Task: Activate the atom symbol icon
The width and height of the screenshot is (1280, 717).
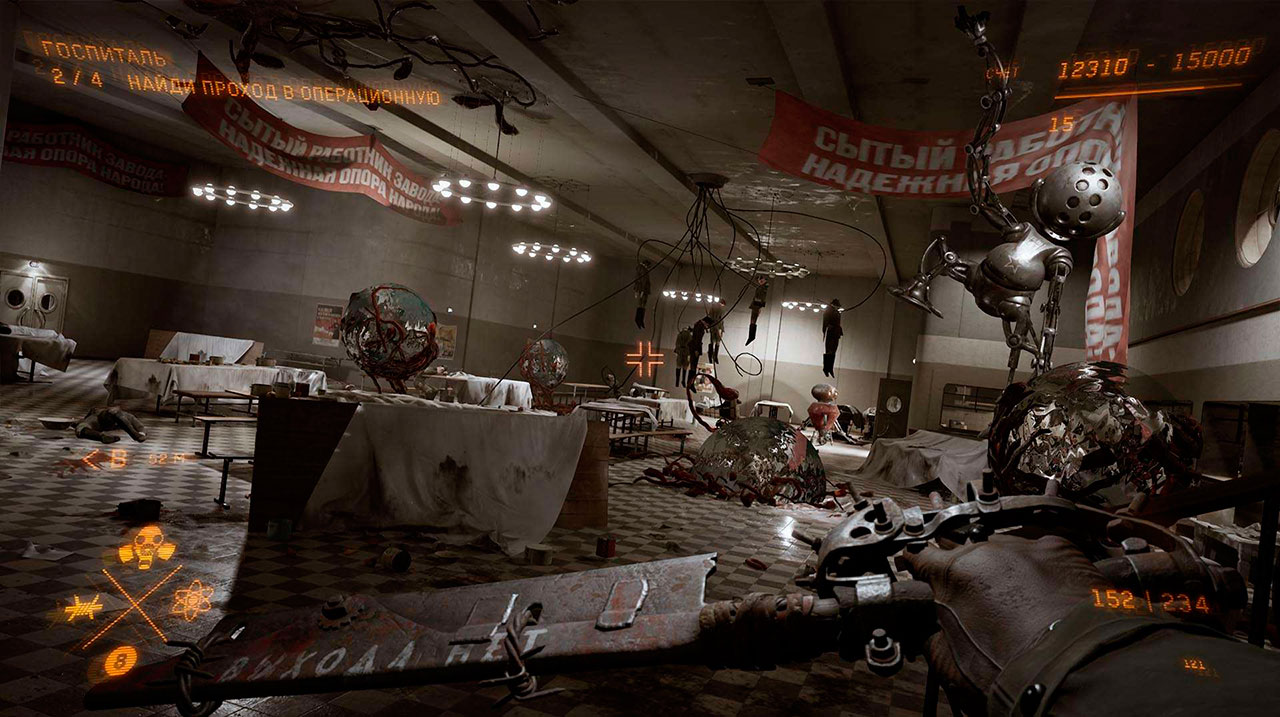Action: click(192, 600)
